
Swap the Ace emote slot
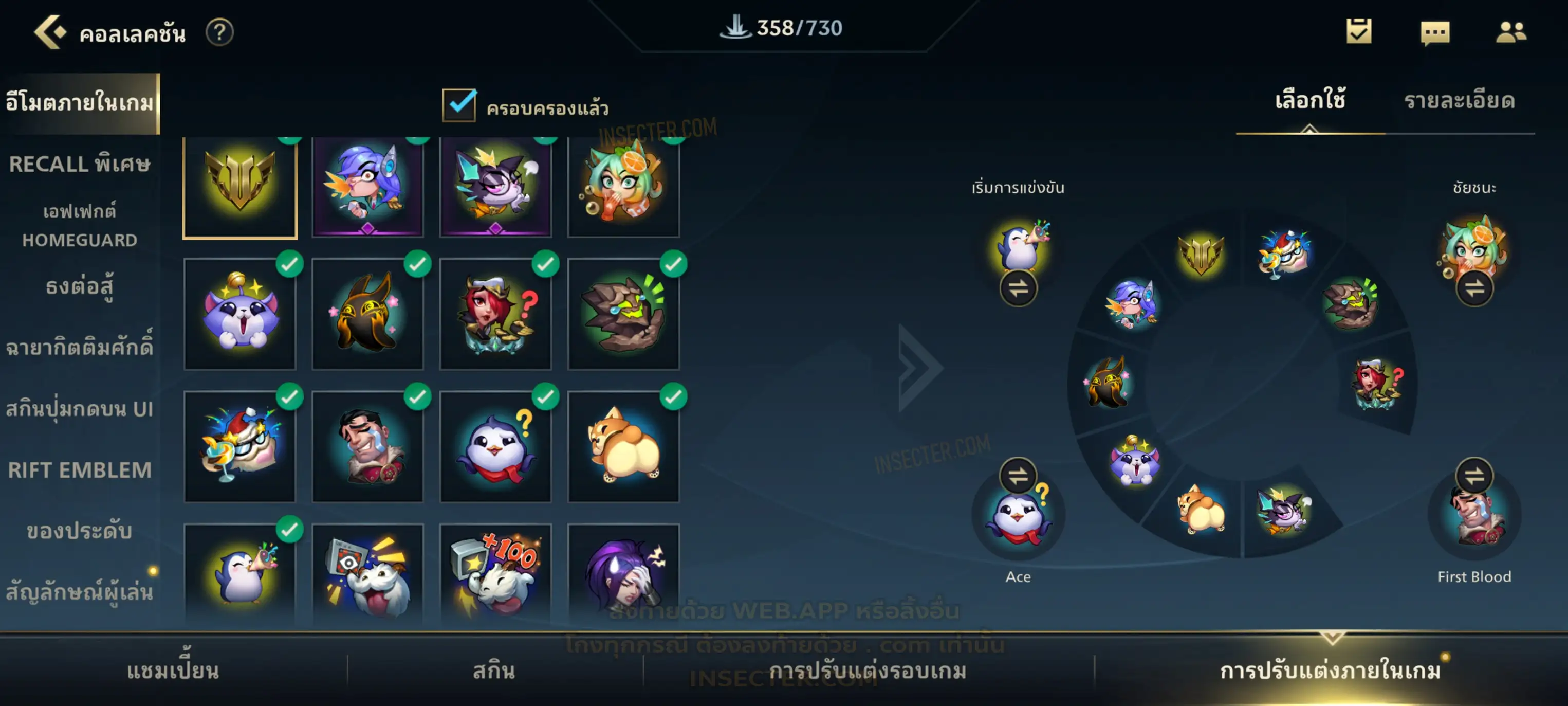[x=1018, y=476]
